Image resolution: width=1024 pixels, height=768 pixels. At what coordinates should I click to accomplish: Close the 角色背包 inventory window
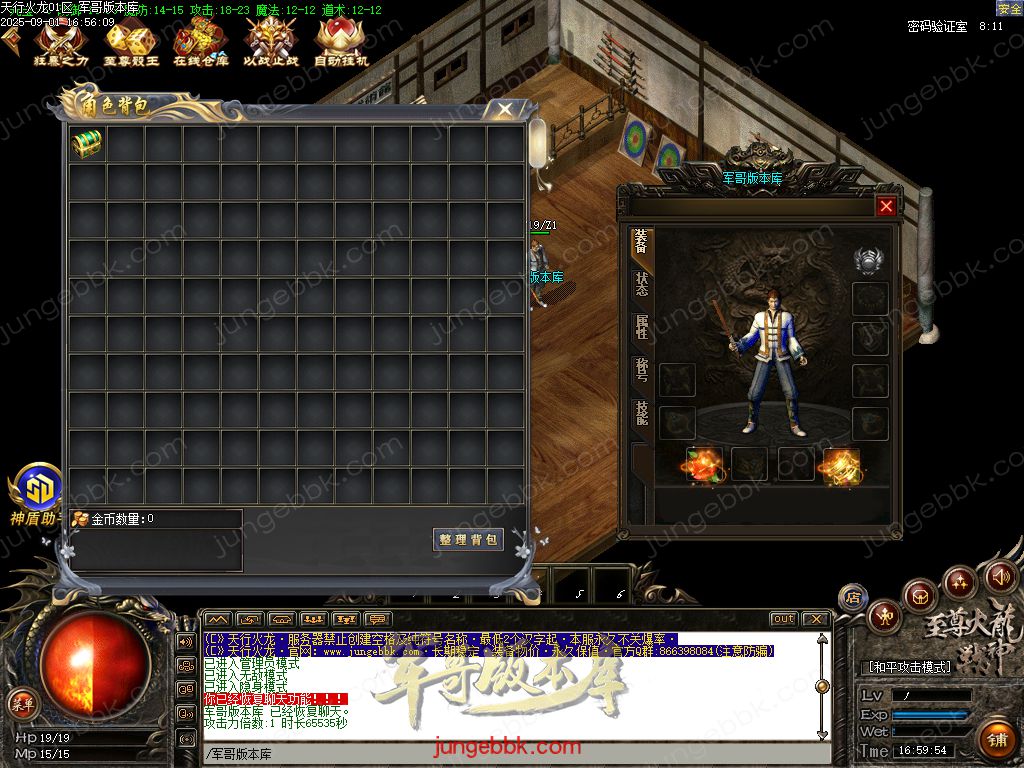pyautogui.click(x=505, y=109)
